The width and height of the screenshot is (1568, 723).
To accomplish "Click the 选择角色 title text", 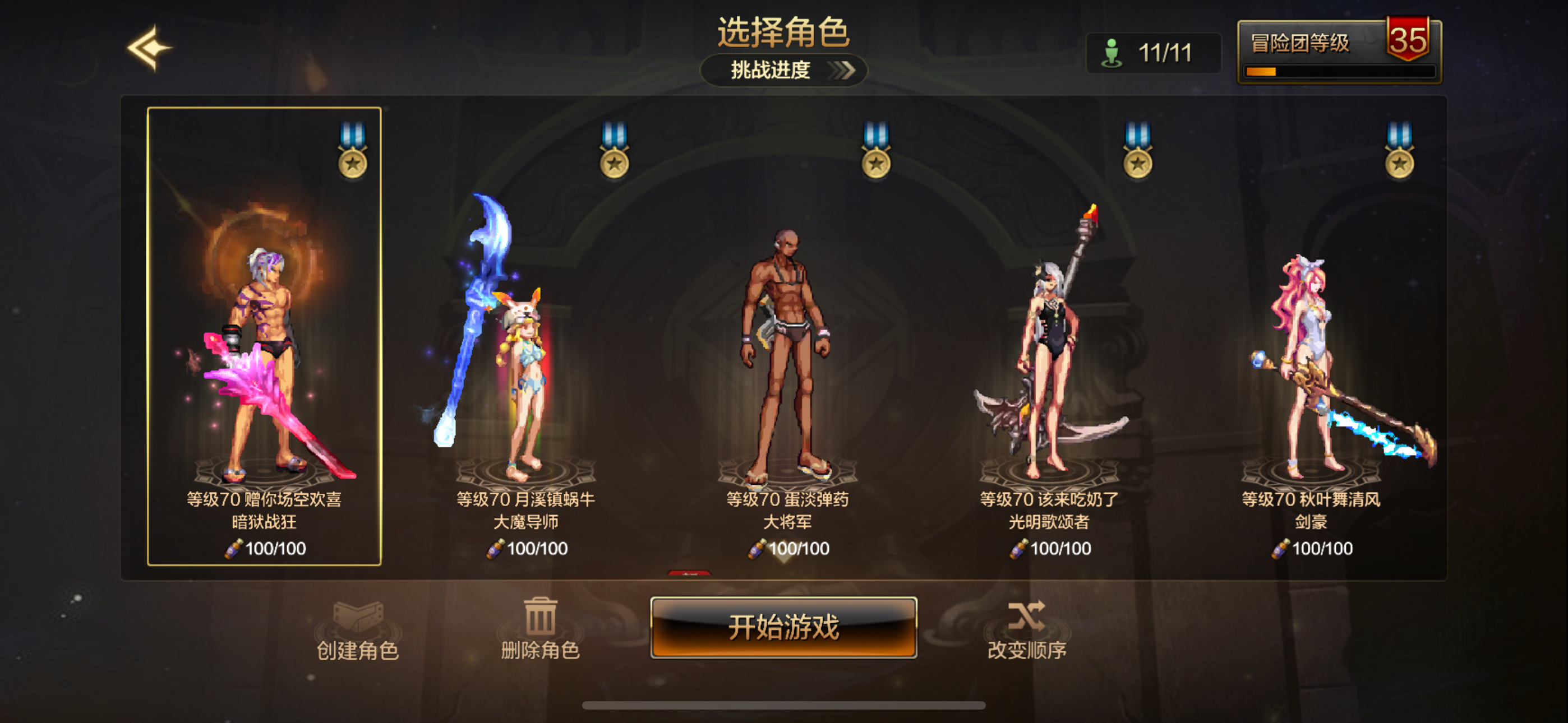I will (x=784, y=31).
